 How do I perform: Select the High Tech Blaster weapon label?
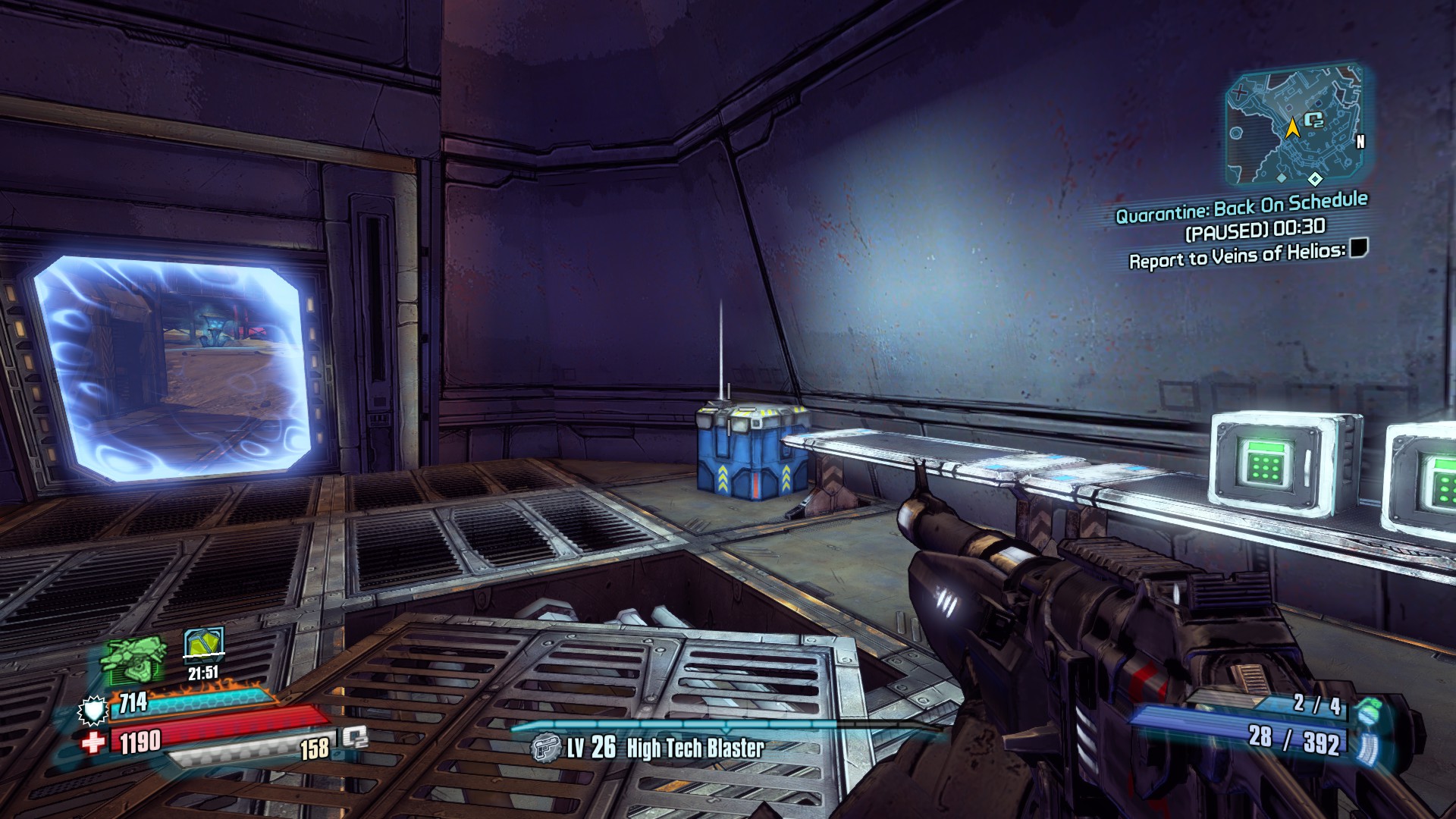tap(695, 748)
